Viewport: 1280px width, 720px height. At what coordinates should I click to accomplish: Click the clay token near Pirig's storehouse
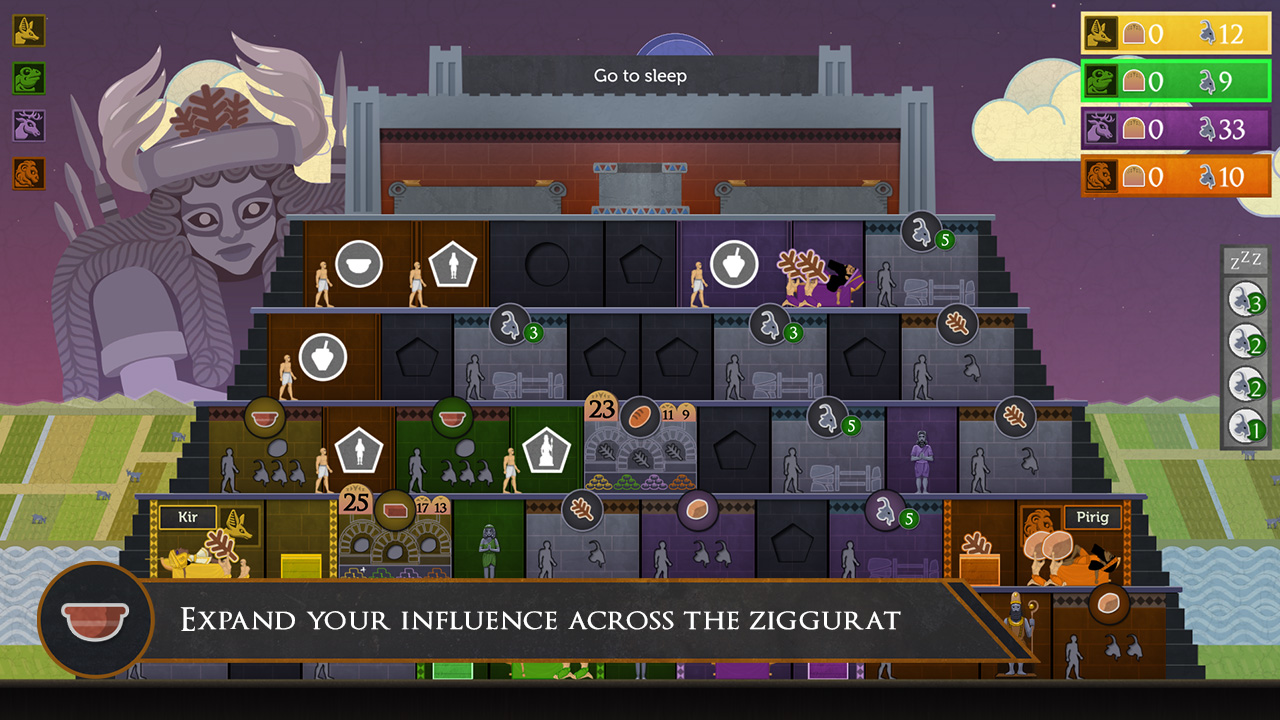point(1108,604)
